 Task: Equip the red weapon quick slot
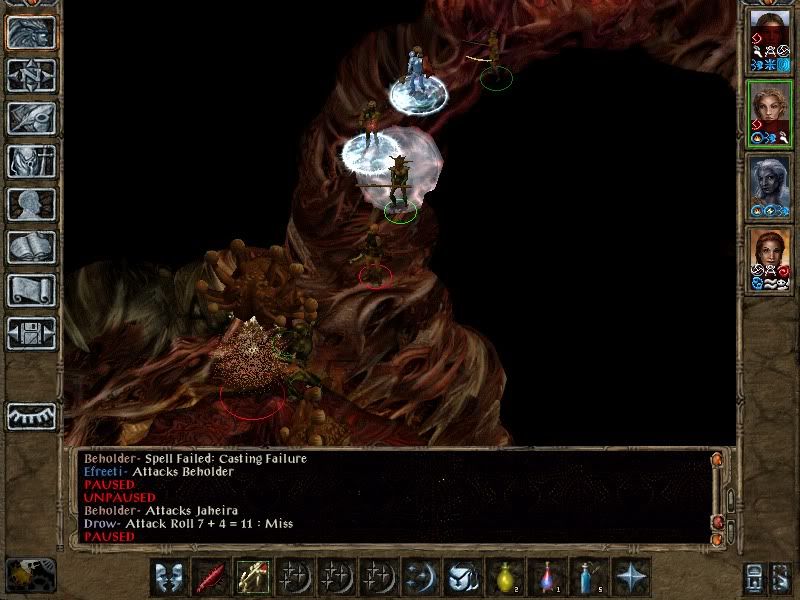(210, 578)
